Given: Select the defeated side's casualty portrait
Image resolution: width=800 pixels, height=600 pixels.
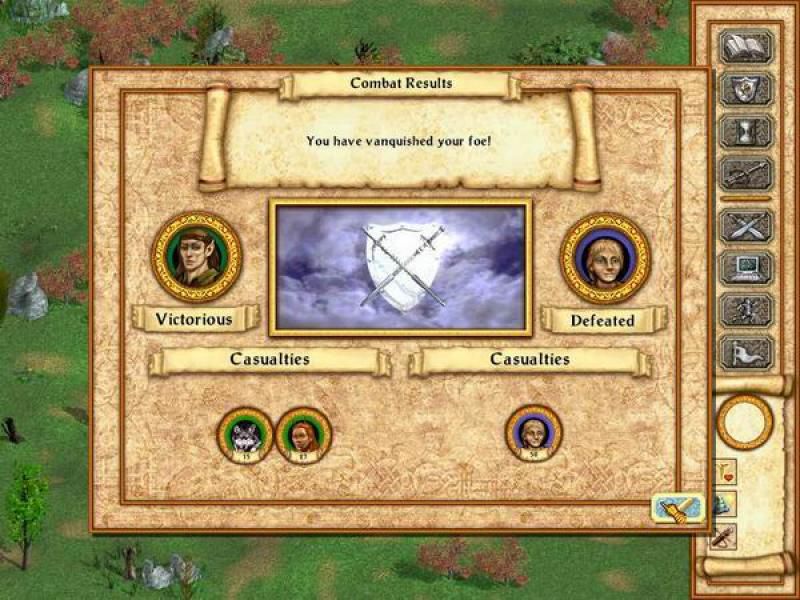Looking at the screenshot, I should (x=533, y=433).
